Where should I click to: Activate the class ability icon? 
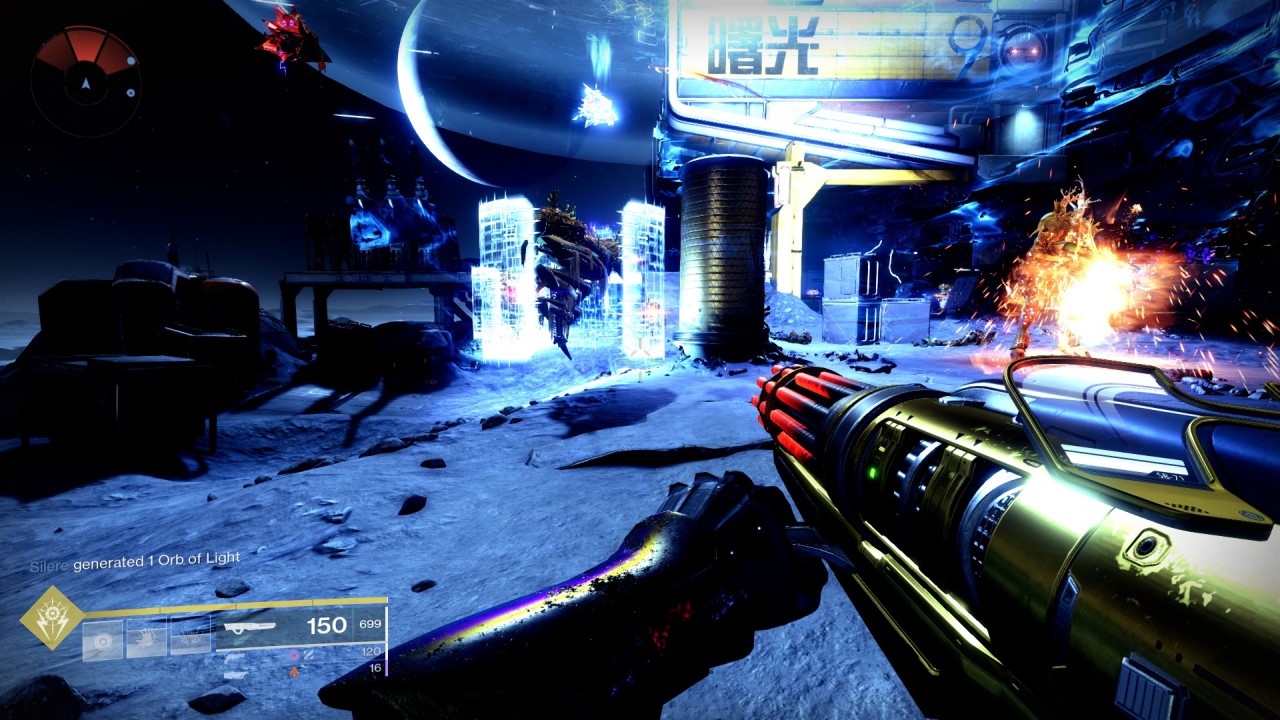pos(190,639)
